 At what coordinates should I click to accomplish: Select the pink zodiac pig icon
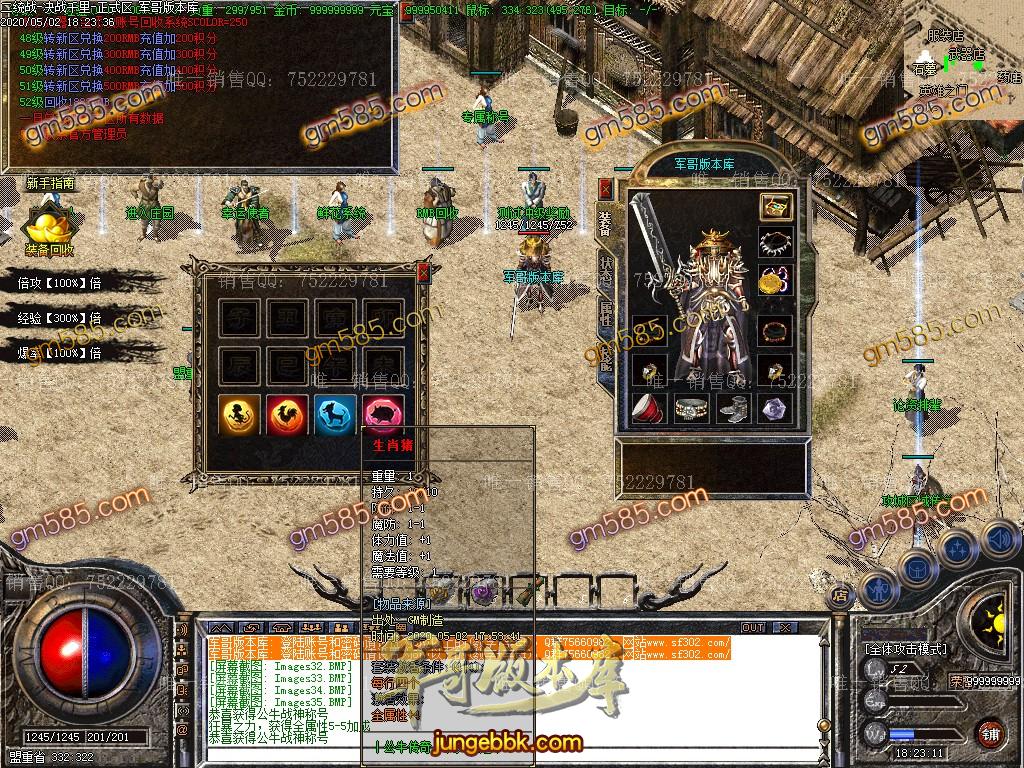(x=383, y=414)
